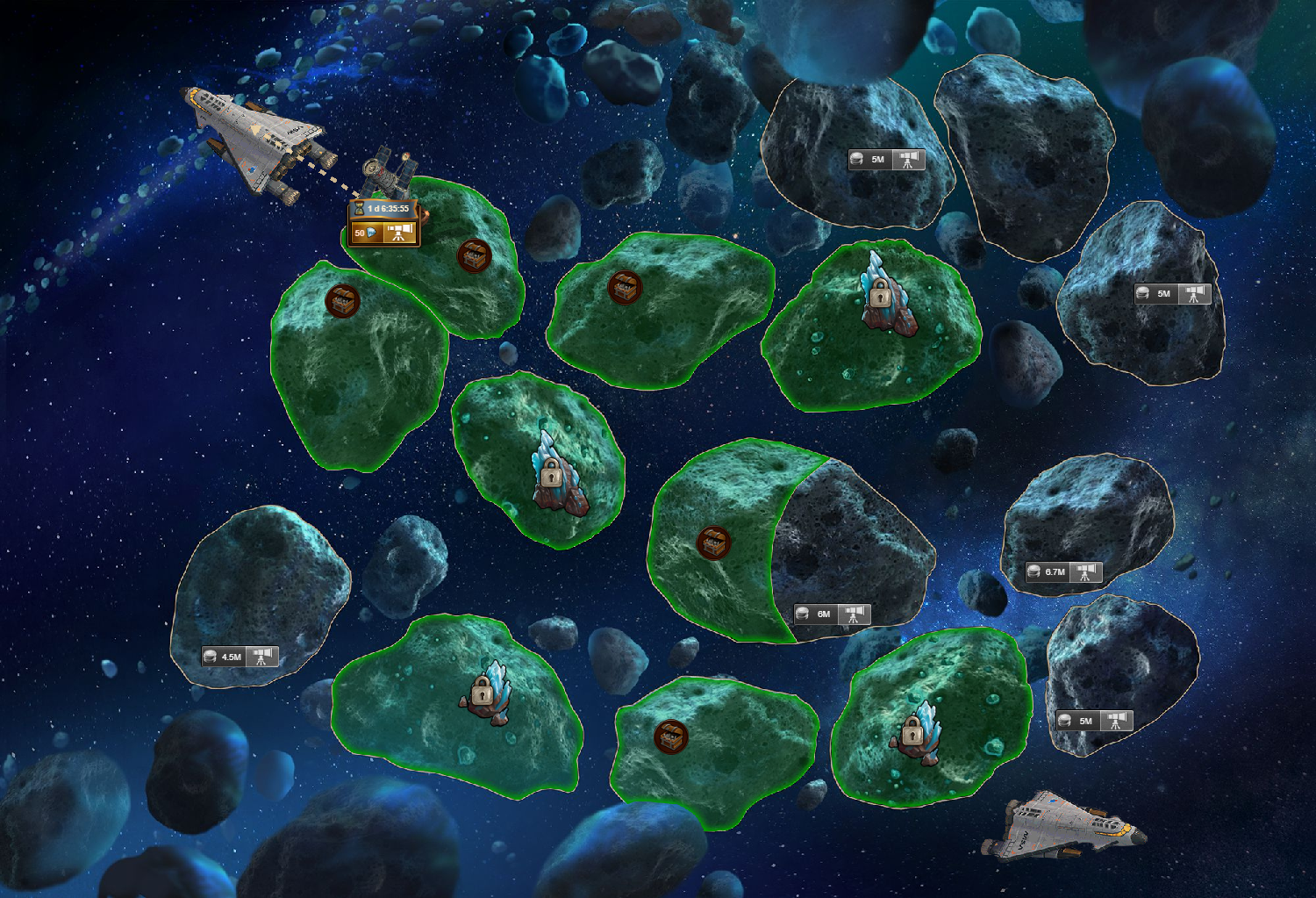Click the hourglass timer banner above the harvester
Image resolution: width=1316 pixels, height=898 pixels.
coord(384,210)
